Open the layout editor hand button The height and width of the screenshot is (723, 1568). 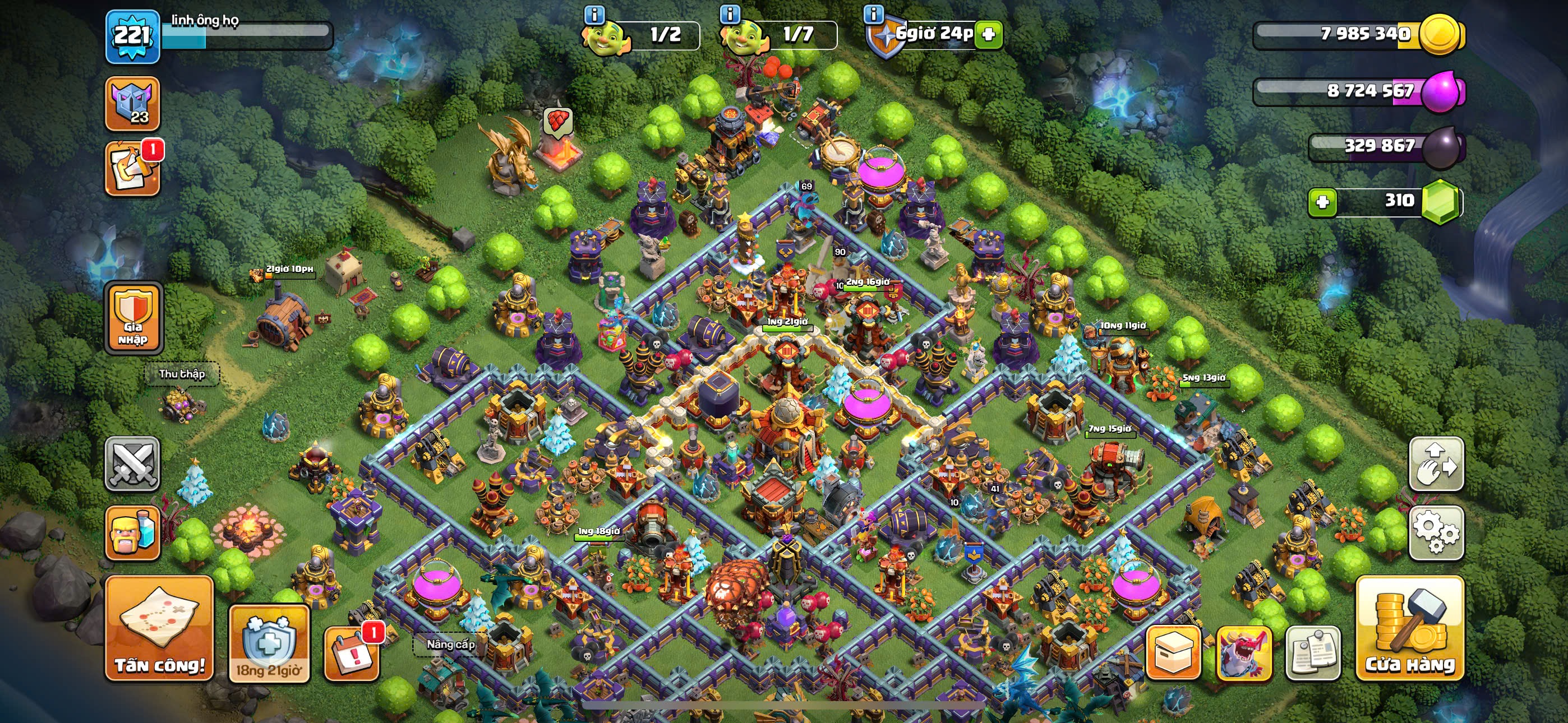(x=1436, y=464)
